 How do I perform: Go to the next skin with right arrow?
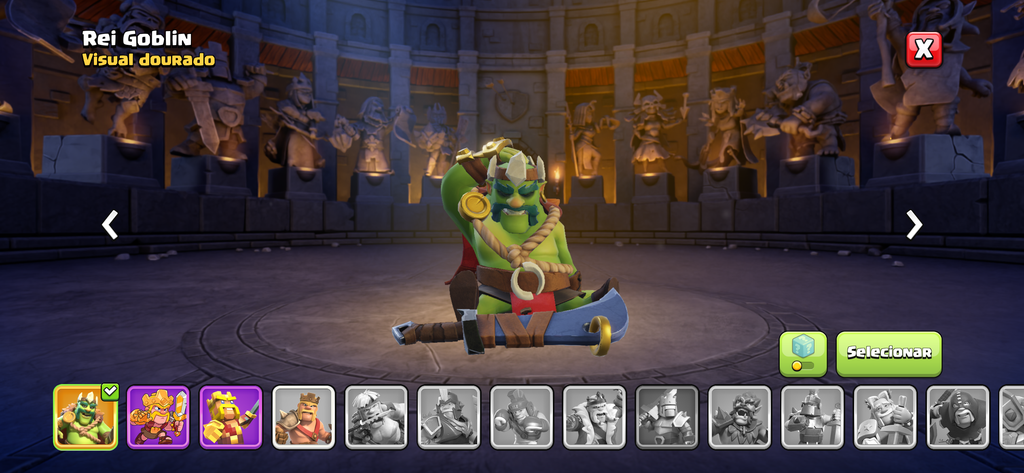(x=913, y=225)
